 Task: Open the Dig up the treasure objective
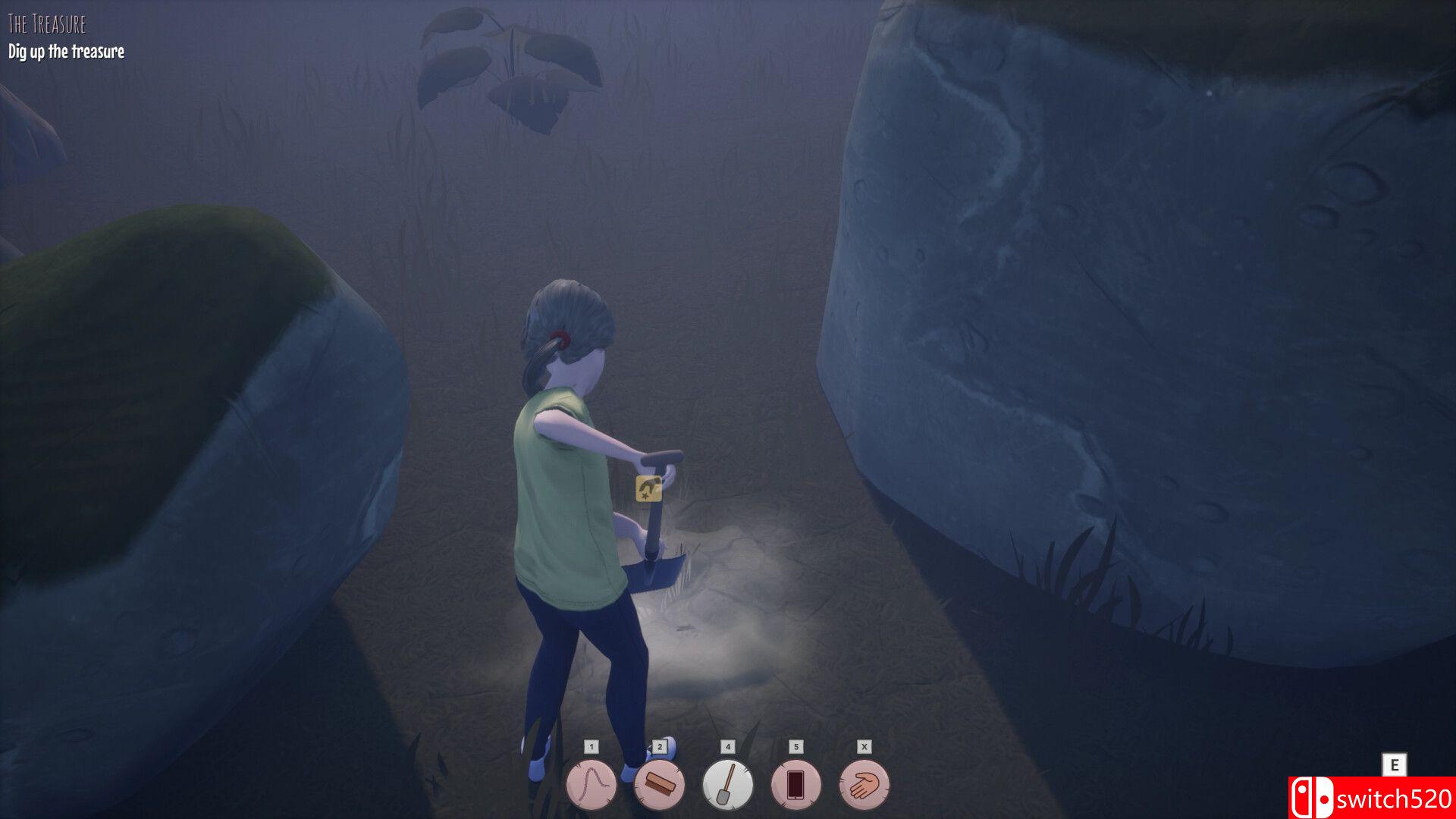[x=67, y=52]
